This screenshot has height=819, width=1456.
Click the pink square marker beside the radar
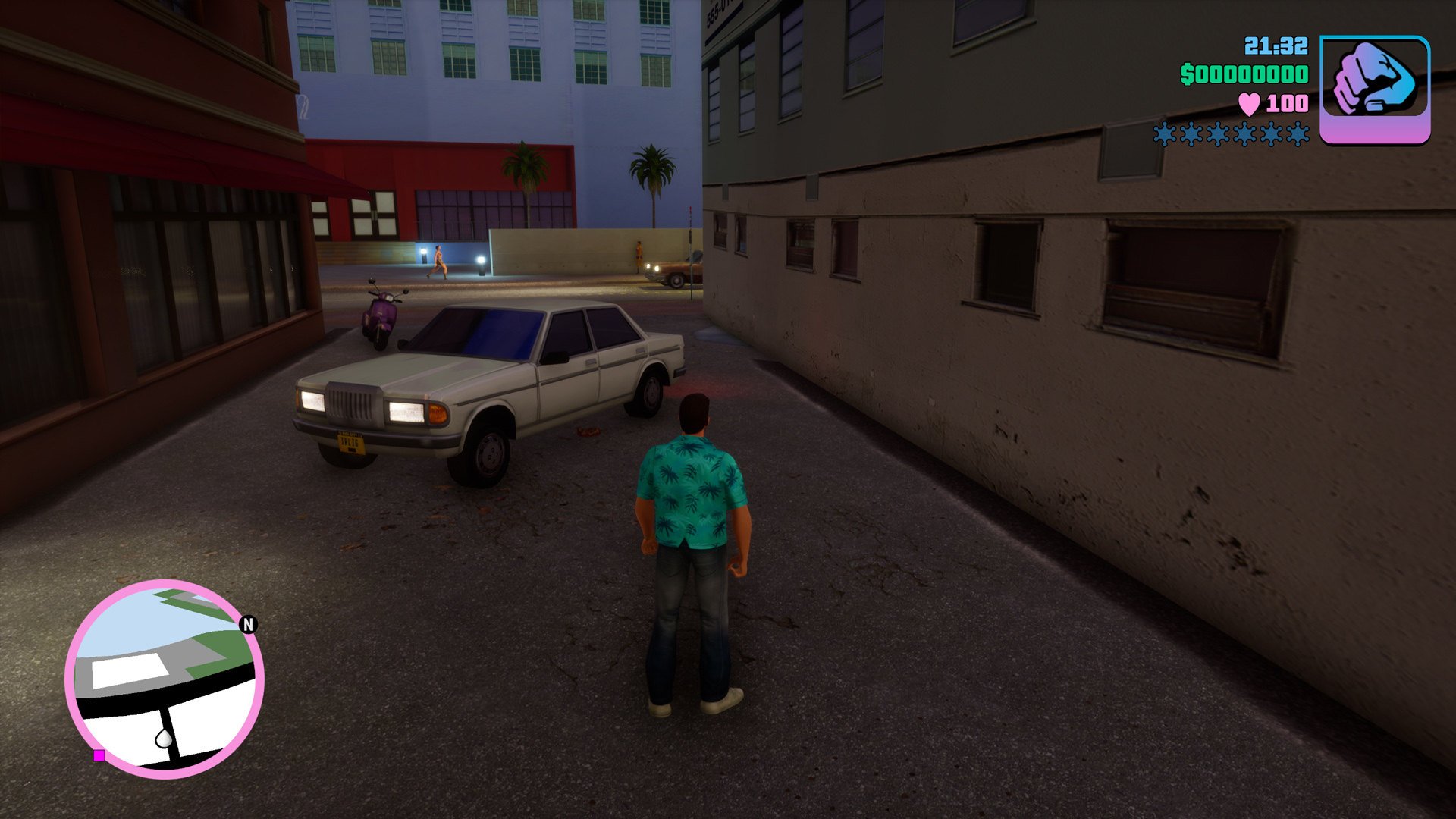(x=99, y=755)
